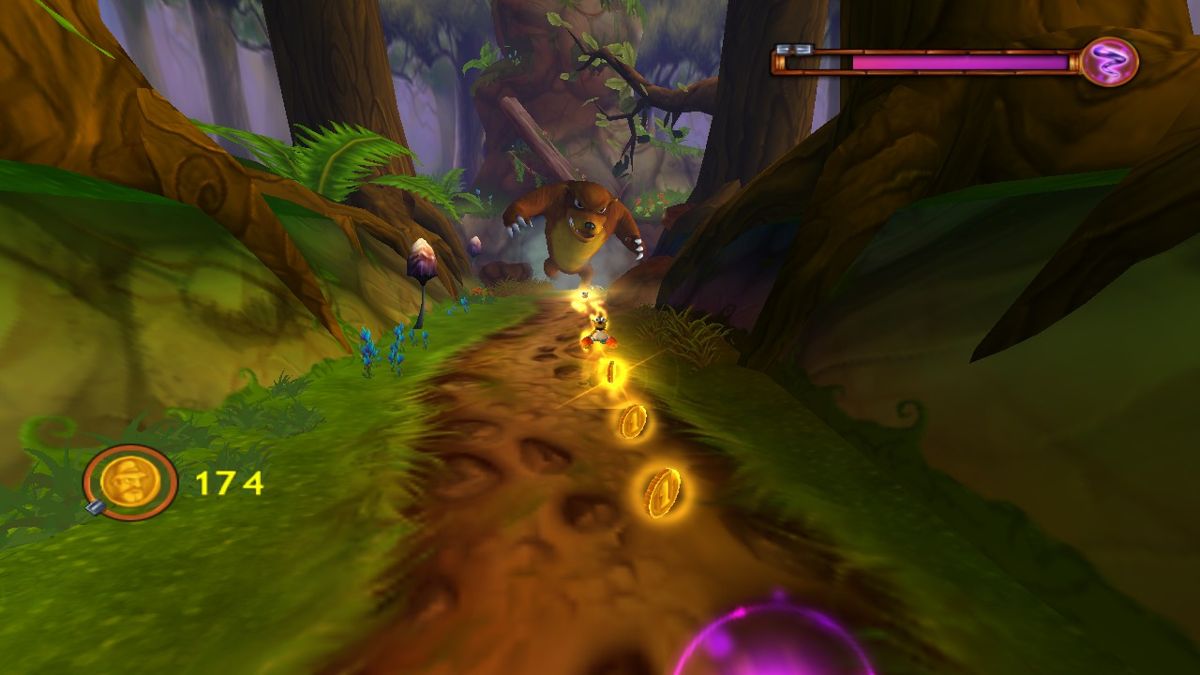Select the purple swirl magic icon
Image resolution: width=1200 pixels, height=675 pixels.
pos(1109,62)
